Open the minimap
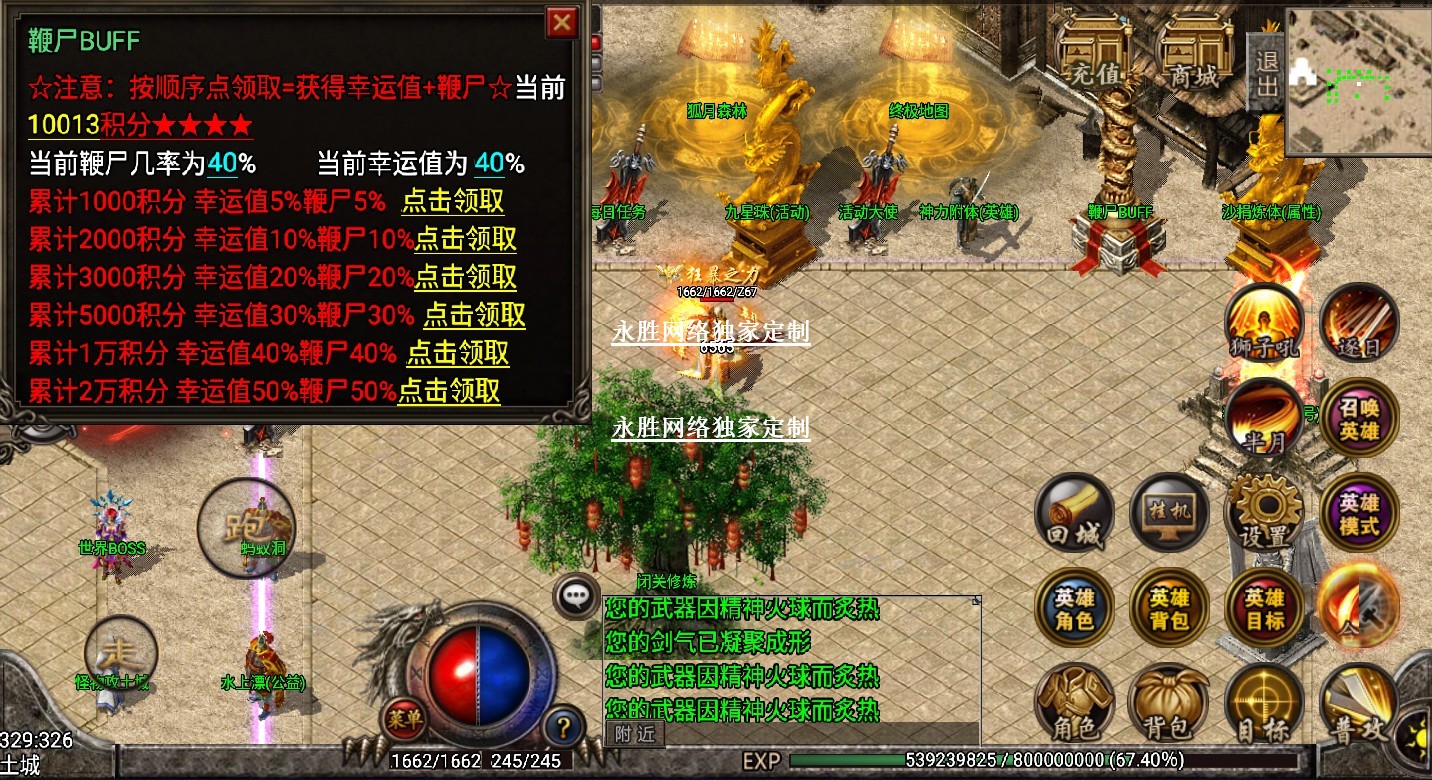 click(x=1357, y=81)
